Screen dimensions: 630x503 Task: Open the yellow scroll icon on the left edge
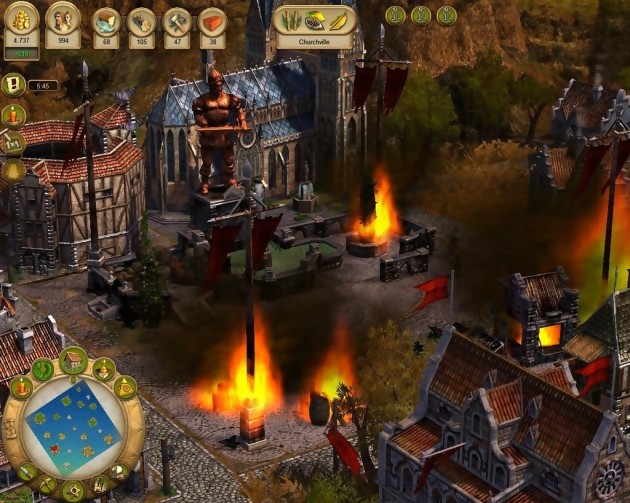coord(13,84)
